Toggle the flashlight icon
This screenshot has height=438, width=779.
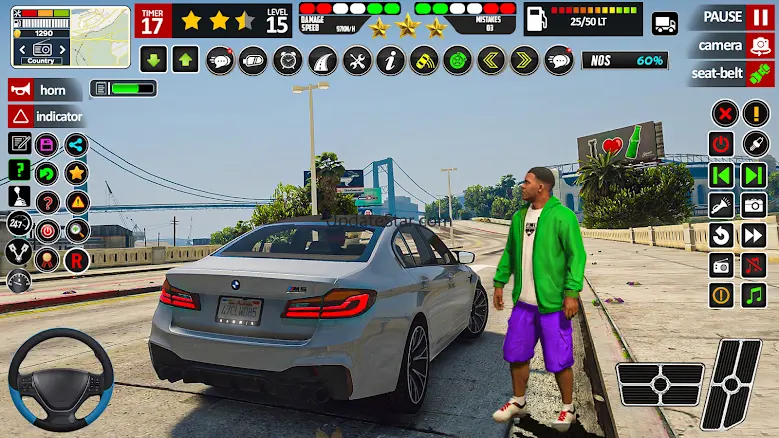point(722,205)
